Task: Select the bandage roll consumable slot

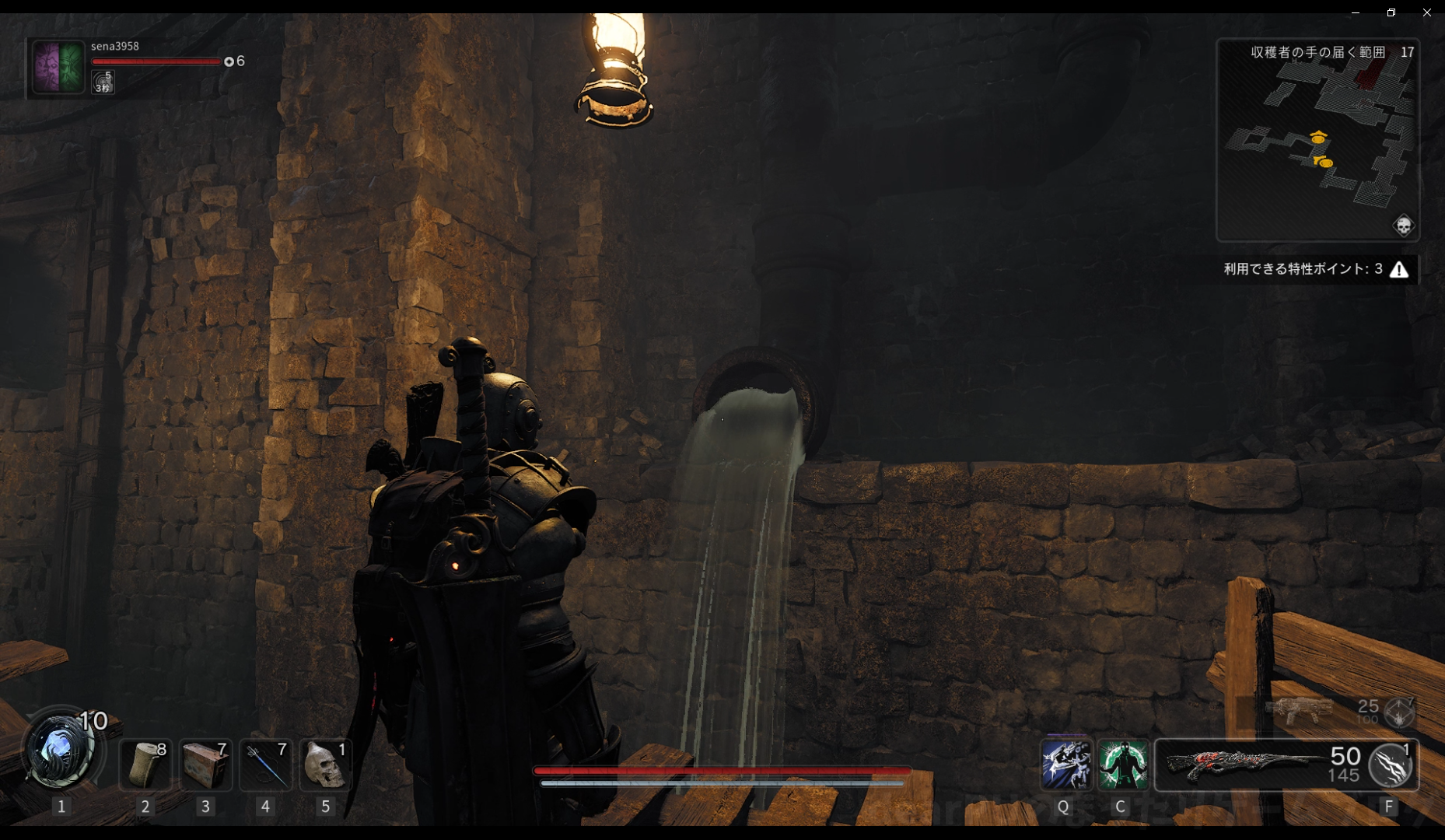Action: point(145,765)
